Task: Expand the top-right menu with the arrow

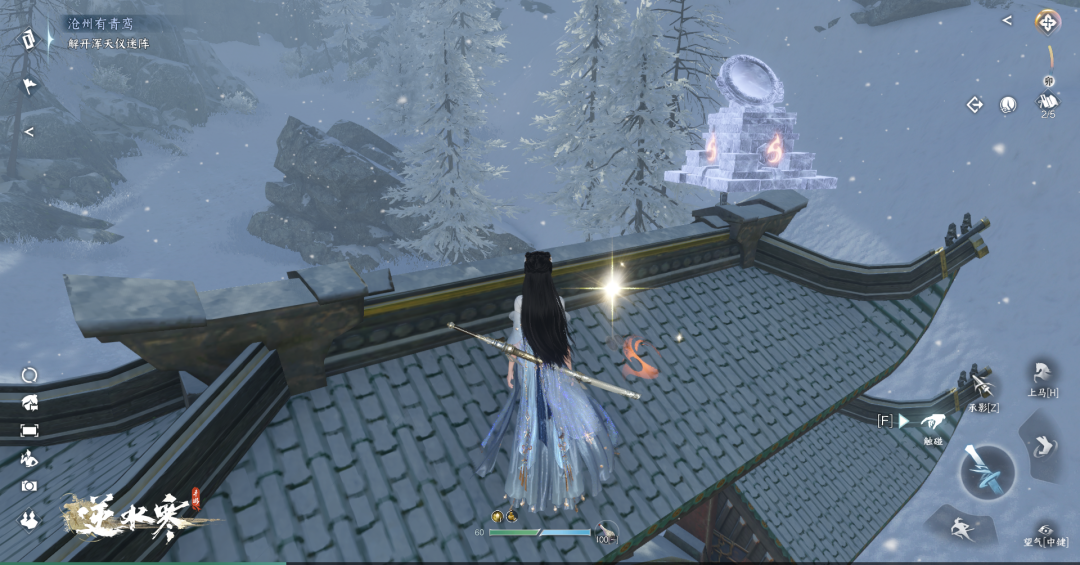Action: (1007, 20)
